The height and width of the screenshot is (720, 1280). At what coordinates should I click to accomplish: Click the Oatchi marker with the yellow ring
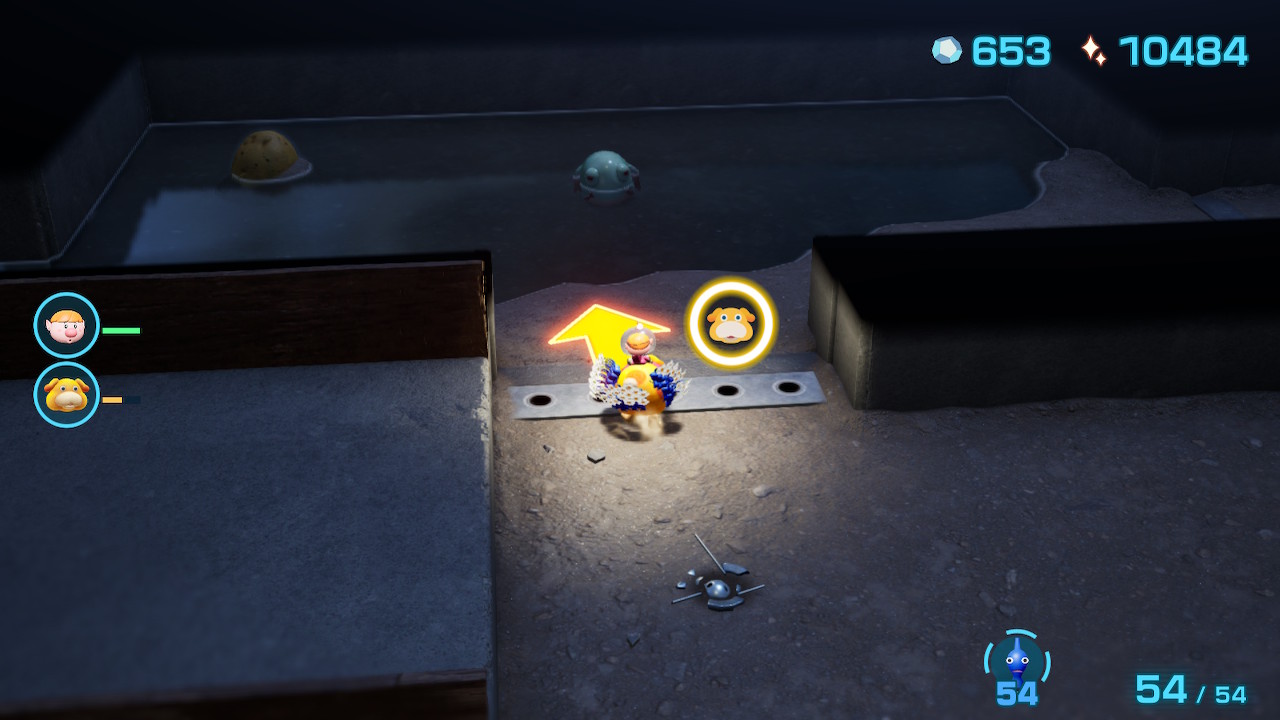click(731, 323)
